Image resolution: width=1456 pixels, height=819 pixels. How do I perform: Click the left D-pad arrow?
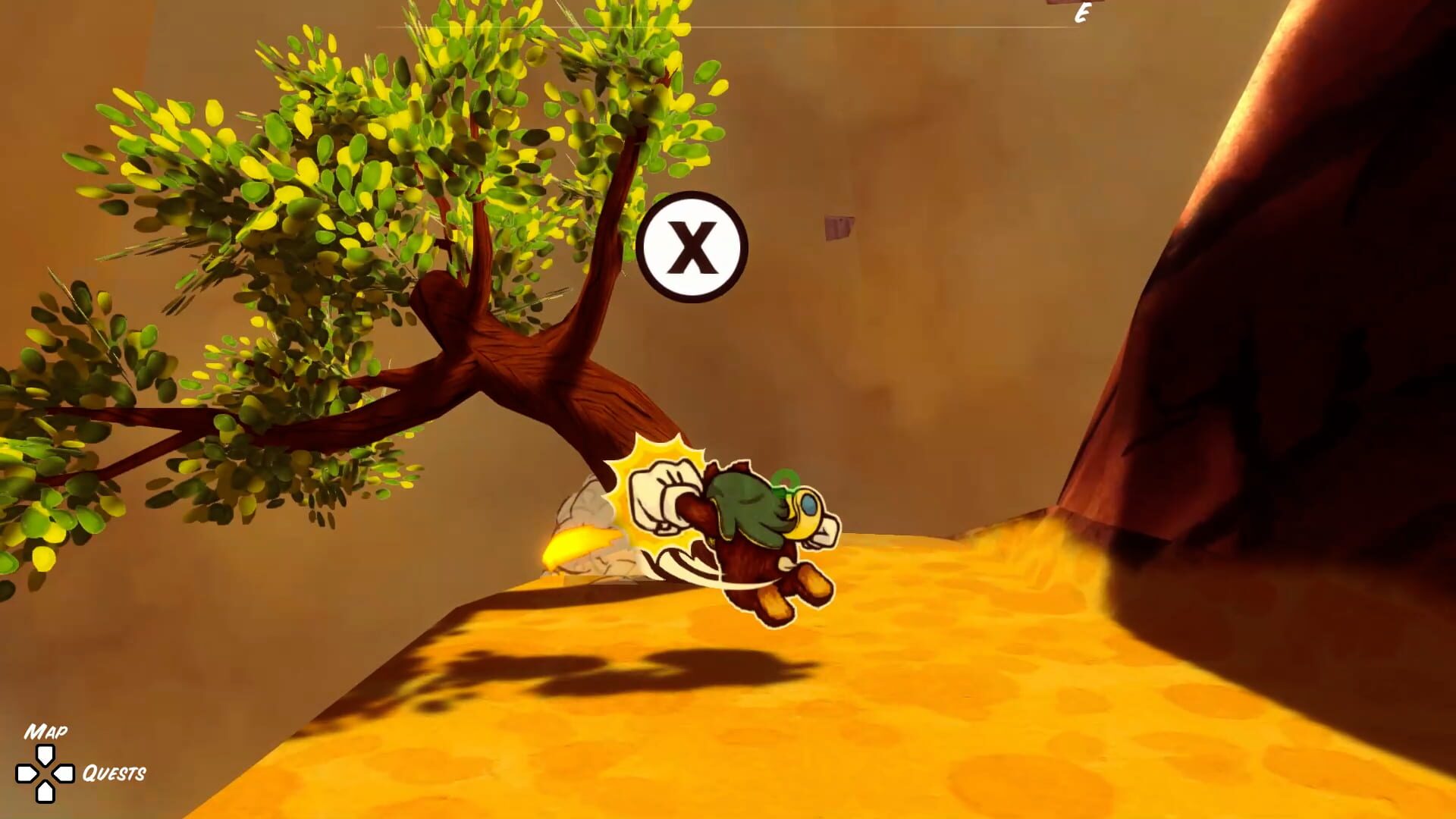[27, 773]
